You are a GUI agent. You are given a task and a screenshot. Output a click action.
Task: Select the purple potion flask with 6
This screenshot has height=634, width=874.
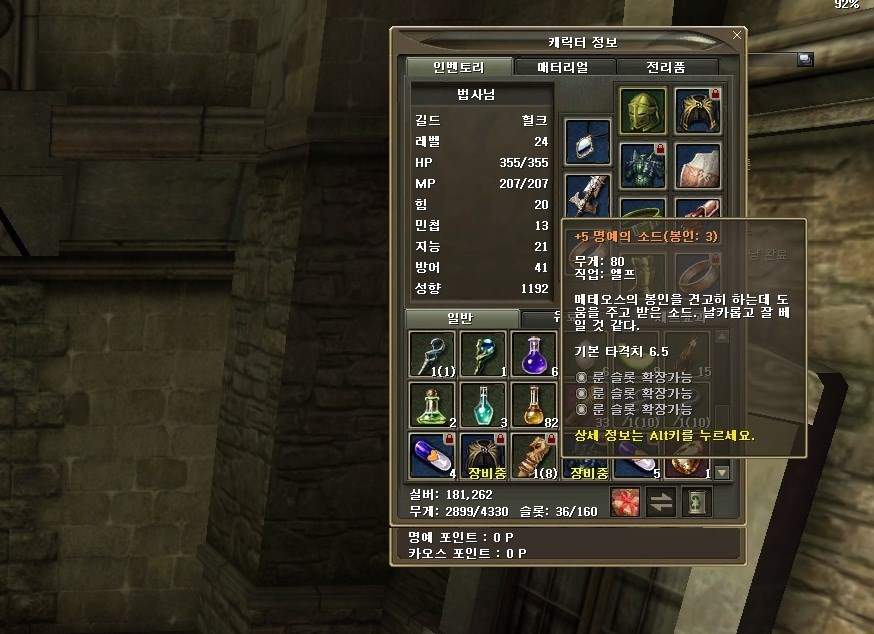point(534,354)
